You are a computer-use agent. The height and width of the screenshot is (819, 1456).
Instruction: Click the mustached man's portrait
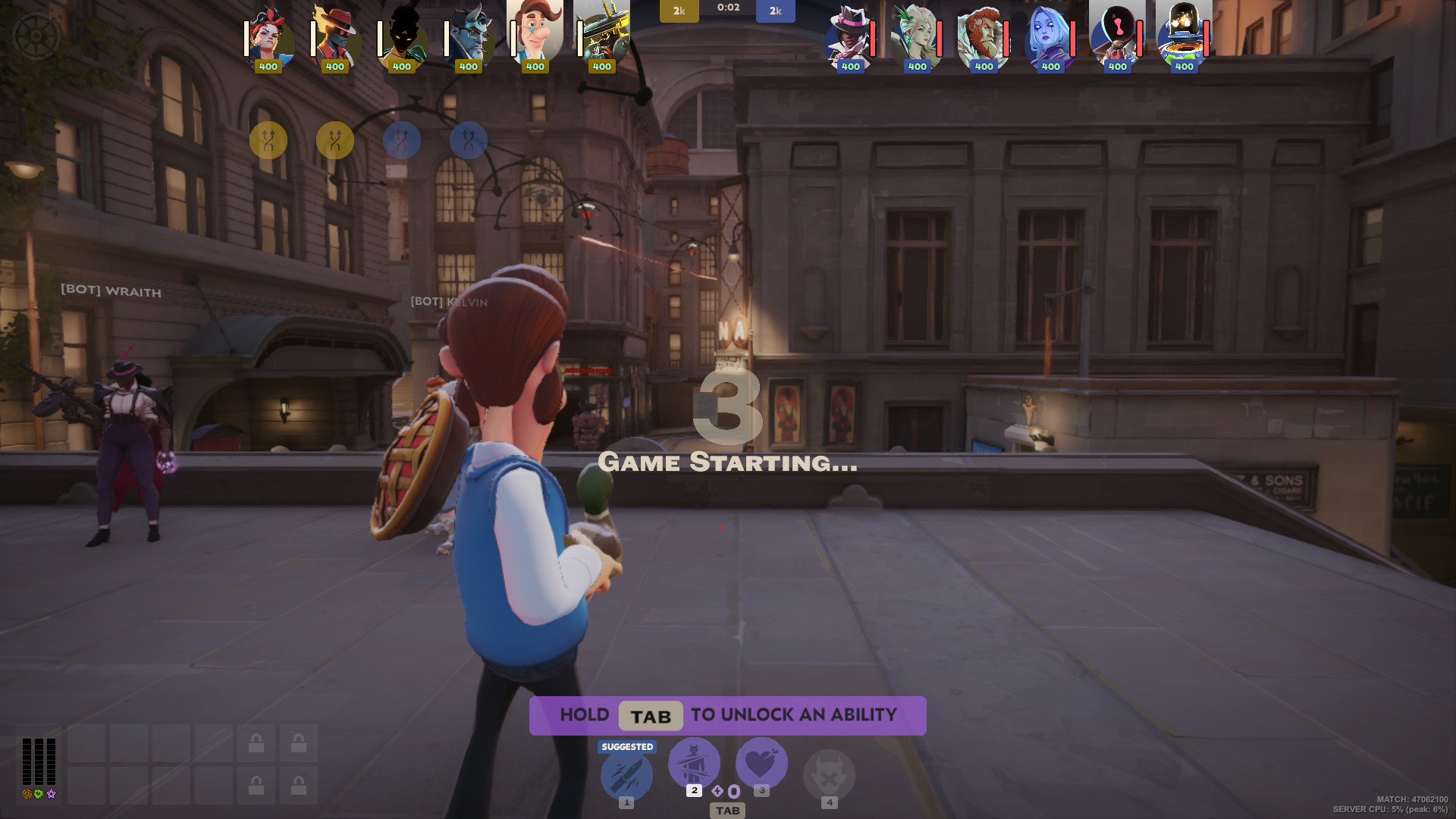click(x=535, y=32)
